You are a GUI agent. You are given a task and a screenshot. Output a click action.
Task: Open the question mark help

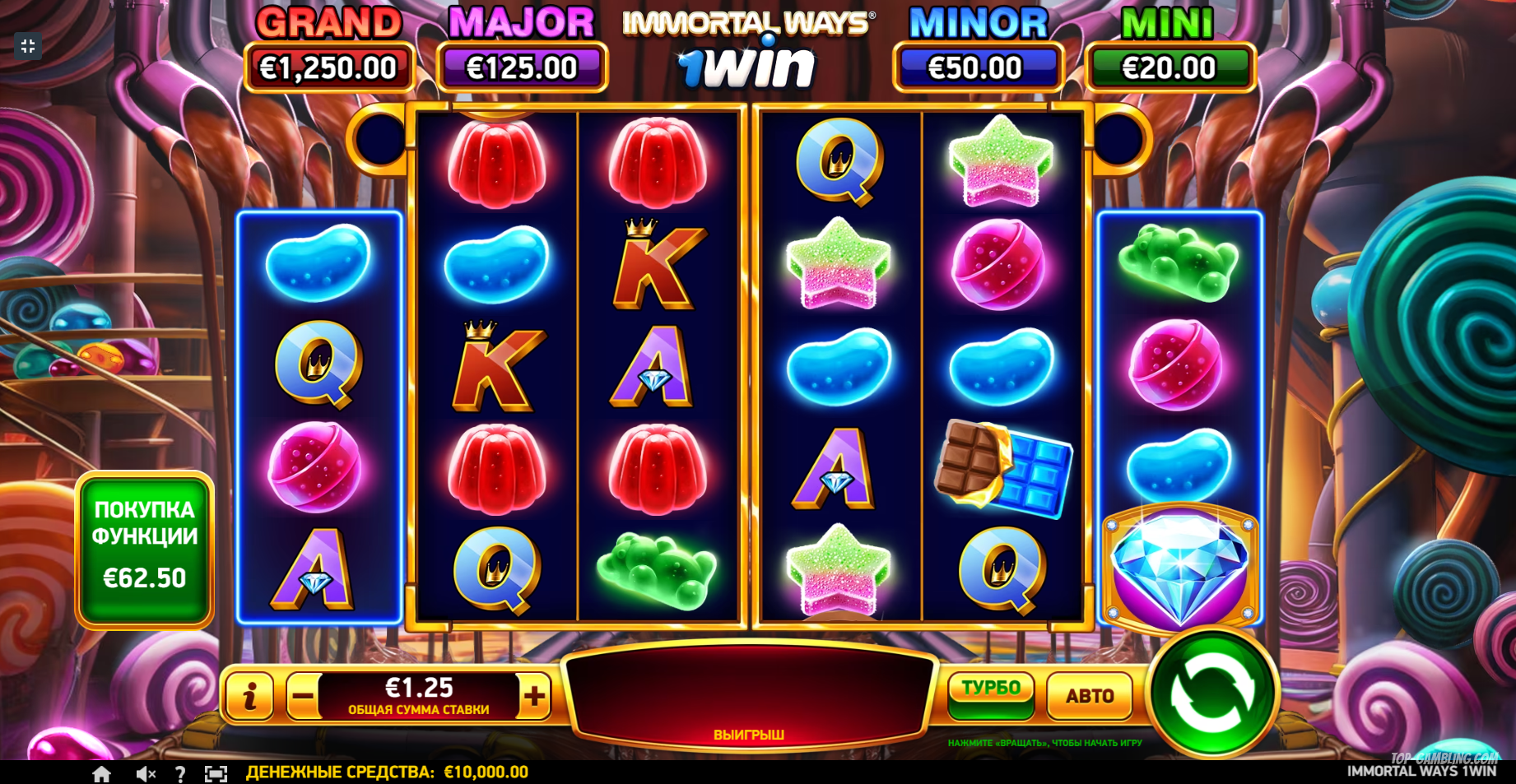180,773
